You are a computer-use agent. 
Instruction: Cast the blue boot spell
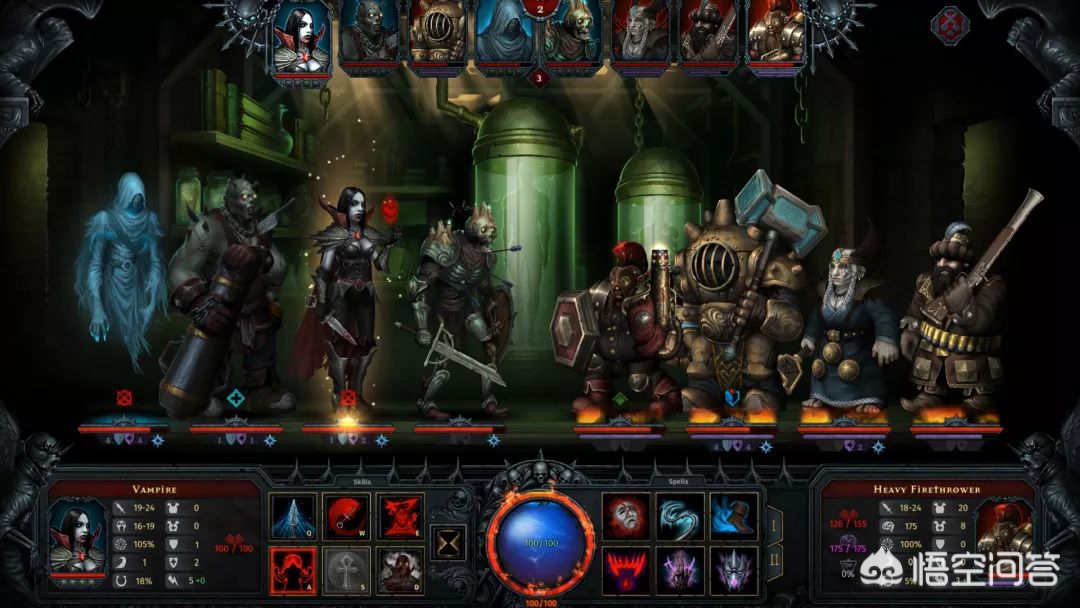[x=733, y=516]
